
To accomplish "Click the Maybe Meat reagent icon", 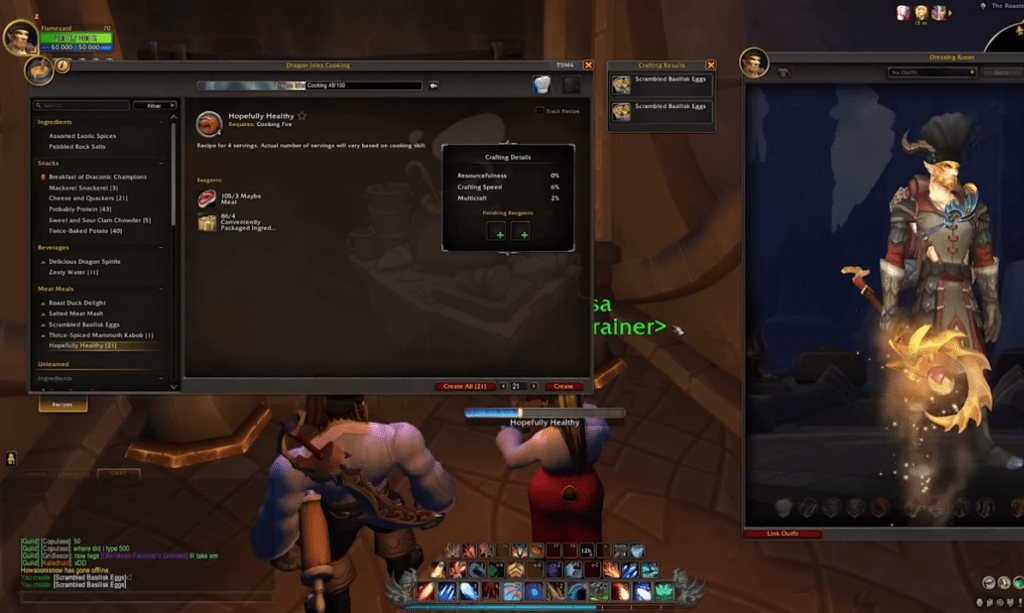I will pyautogui.click(x=207, y=198).
